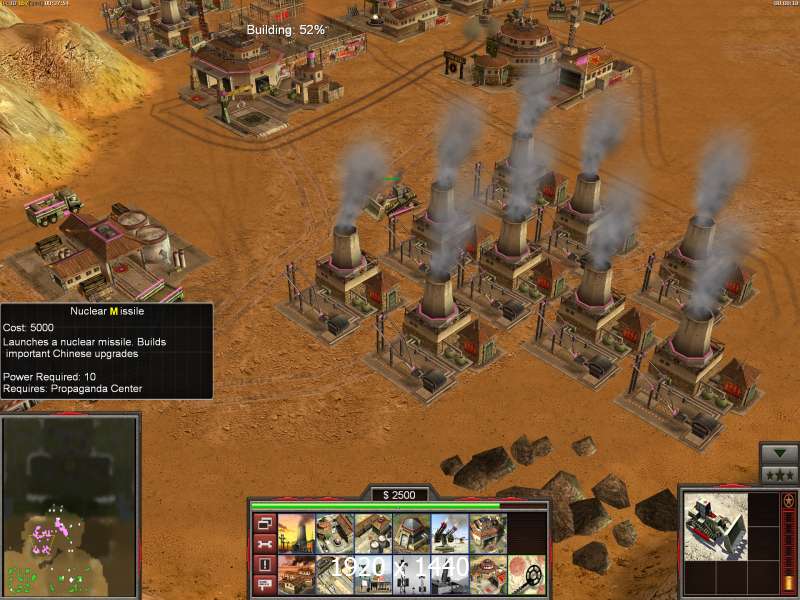Build a Gattling Cannon defense

click(449, 534)
